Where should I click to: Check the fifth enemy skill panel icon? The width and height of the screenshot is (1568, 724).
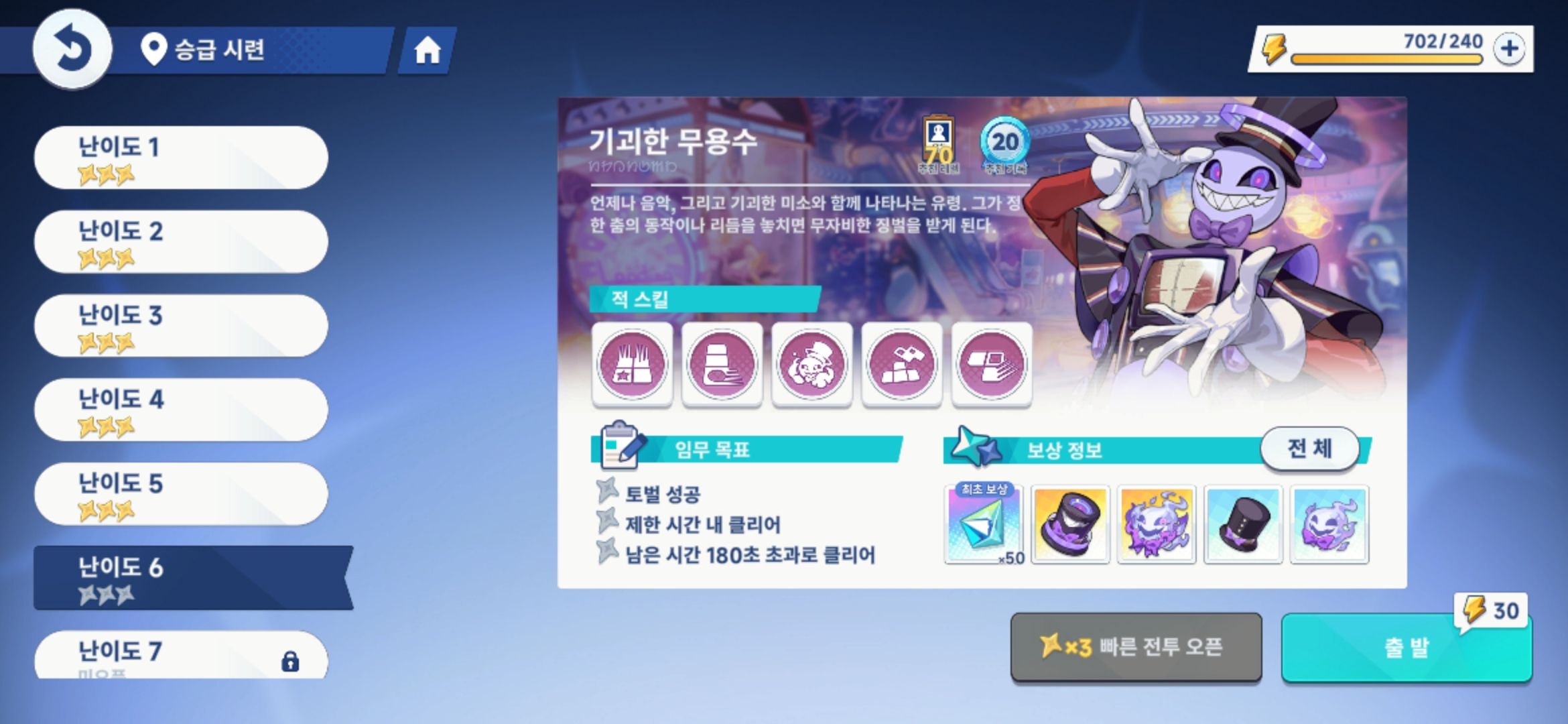coord(991,364)
